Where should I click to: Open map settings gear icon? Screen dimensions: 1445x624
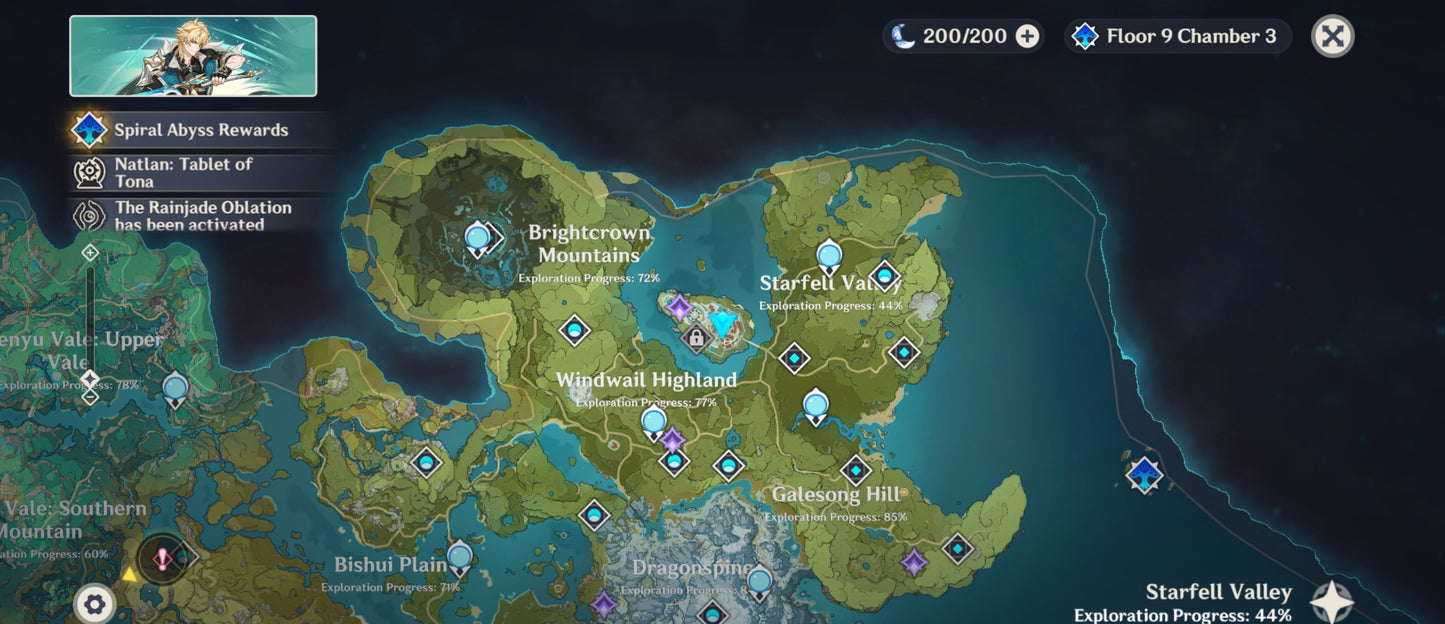pyautogui.click(x=95, y=603)
